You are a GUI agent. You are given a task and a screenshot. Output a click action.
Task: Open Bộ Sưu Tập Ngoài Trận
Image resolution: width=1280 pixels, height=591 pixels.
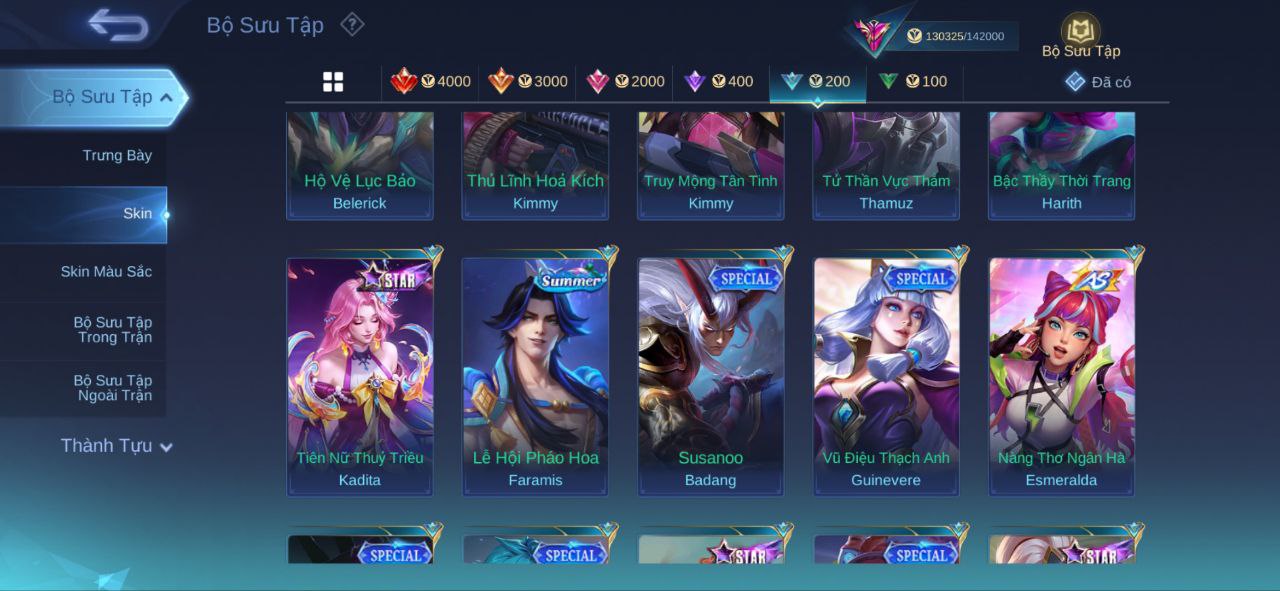[x=112, y=387]
